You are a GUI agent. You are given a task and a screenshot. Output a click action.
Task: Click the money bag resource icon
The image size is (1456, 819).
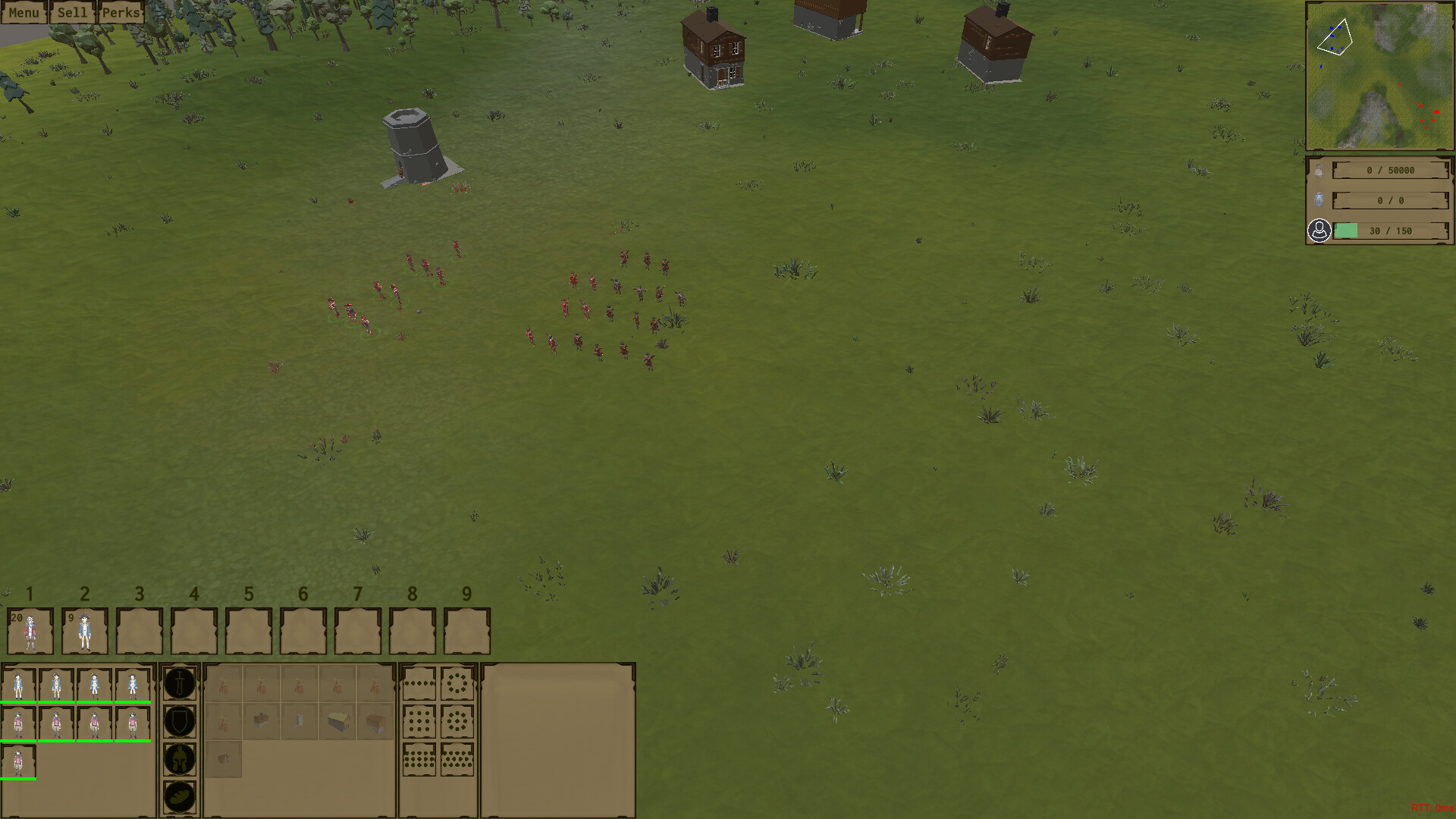click(1320, 170)
